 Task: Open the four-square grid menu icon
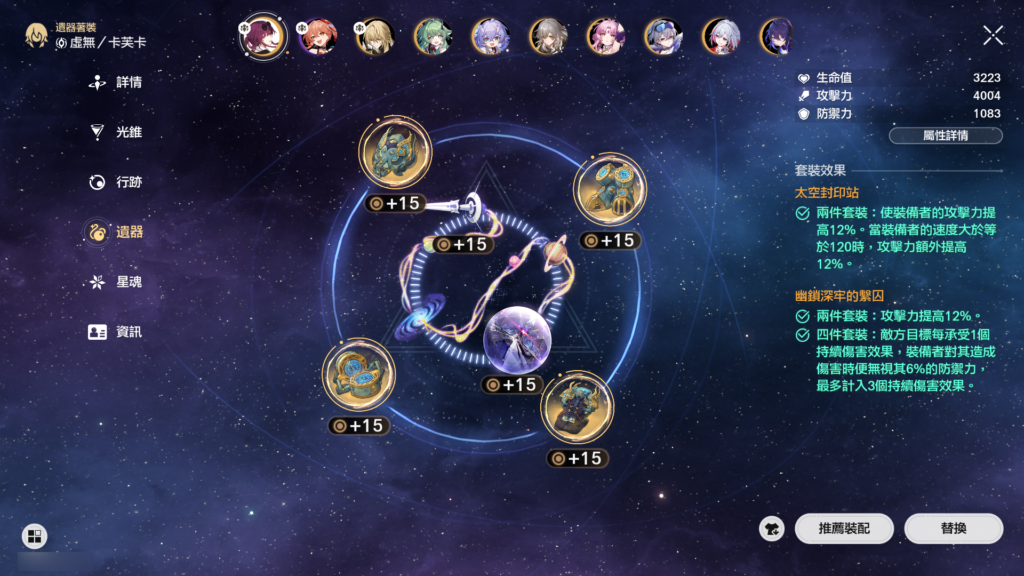click(34, 537)
